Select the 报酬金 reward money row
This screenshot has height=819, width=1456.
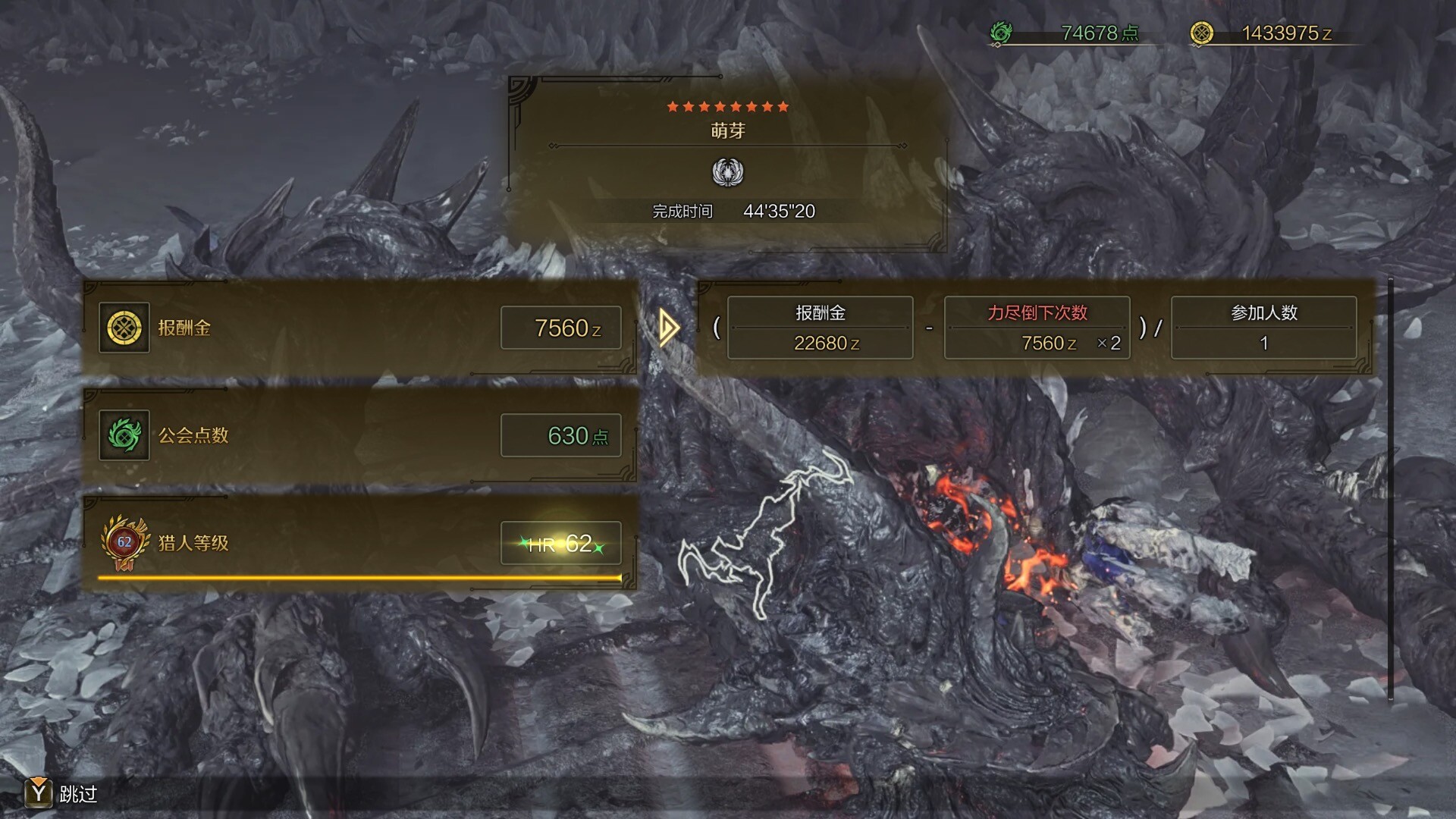tap(359, 328)
